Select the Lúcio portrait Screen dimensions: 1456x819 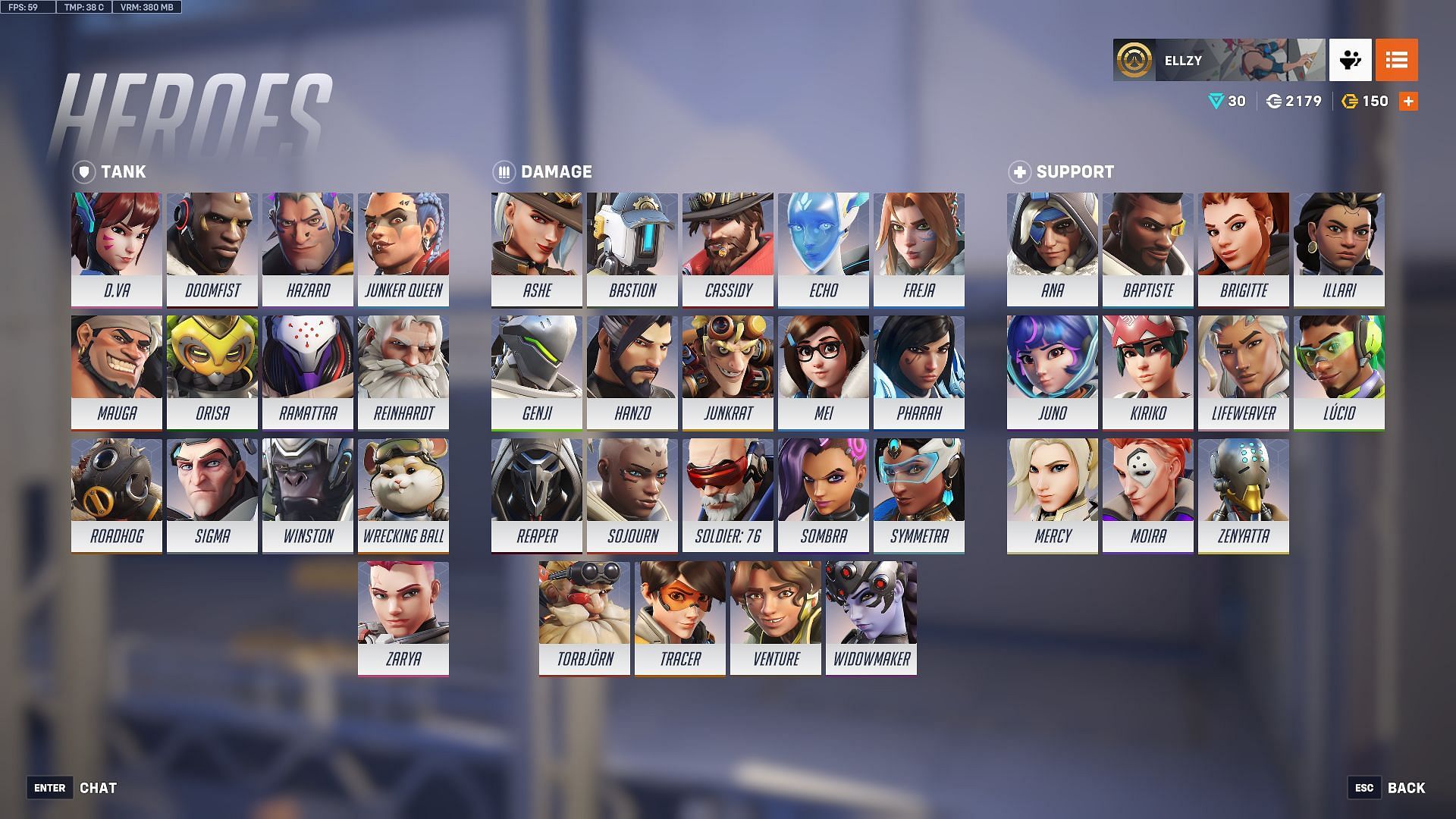1338,372
